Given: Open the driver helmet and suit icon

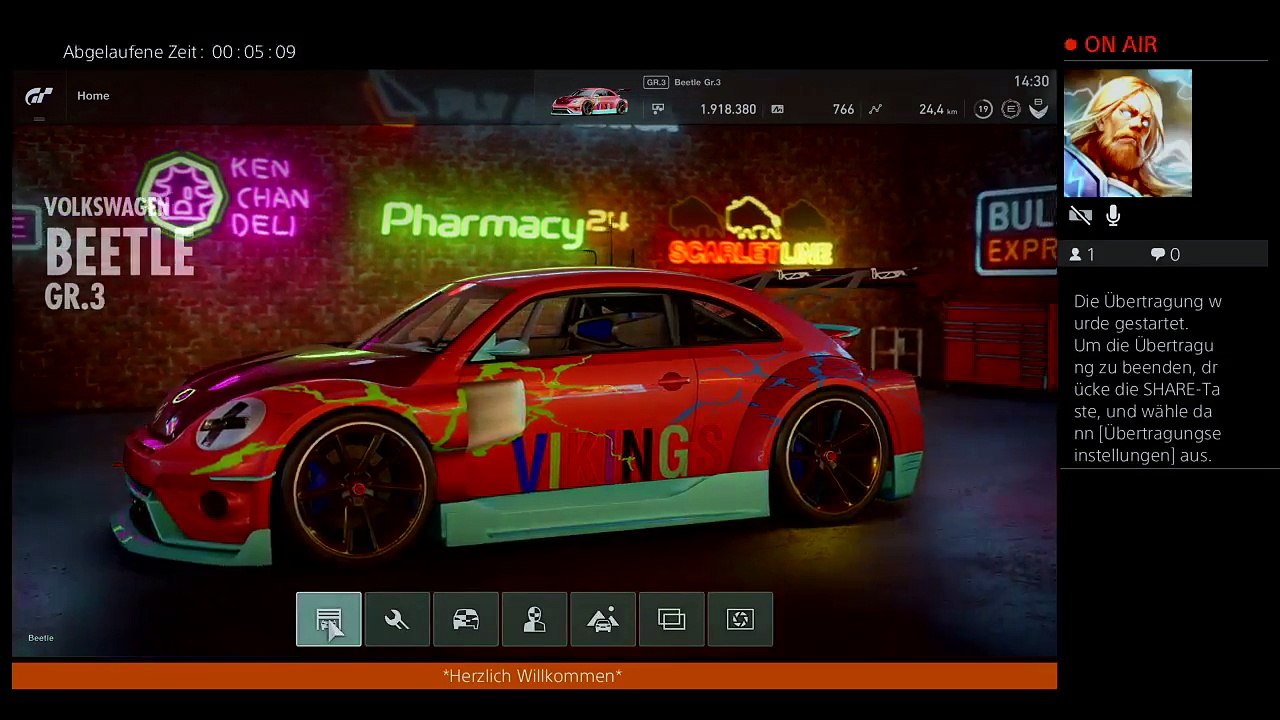Looking at the screenshot, I should 534,620.
